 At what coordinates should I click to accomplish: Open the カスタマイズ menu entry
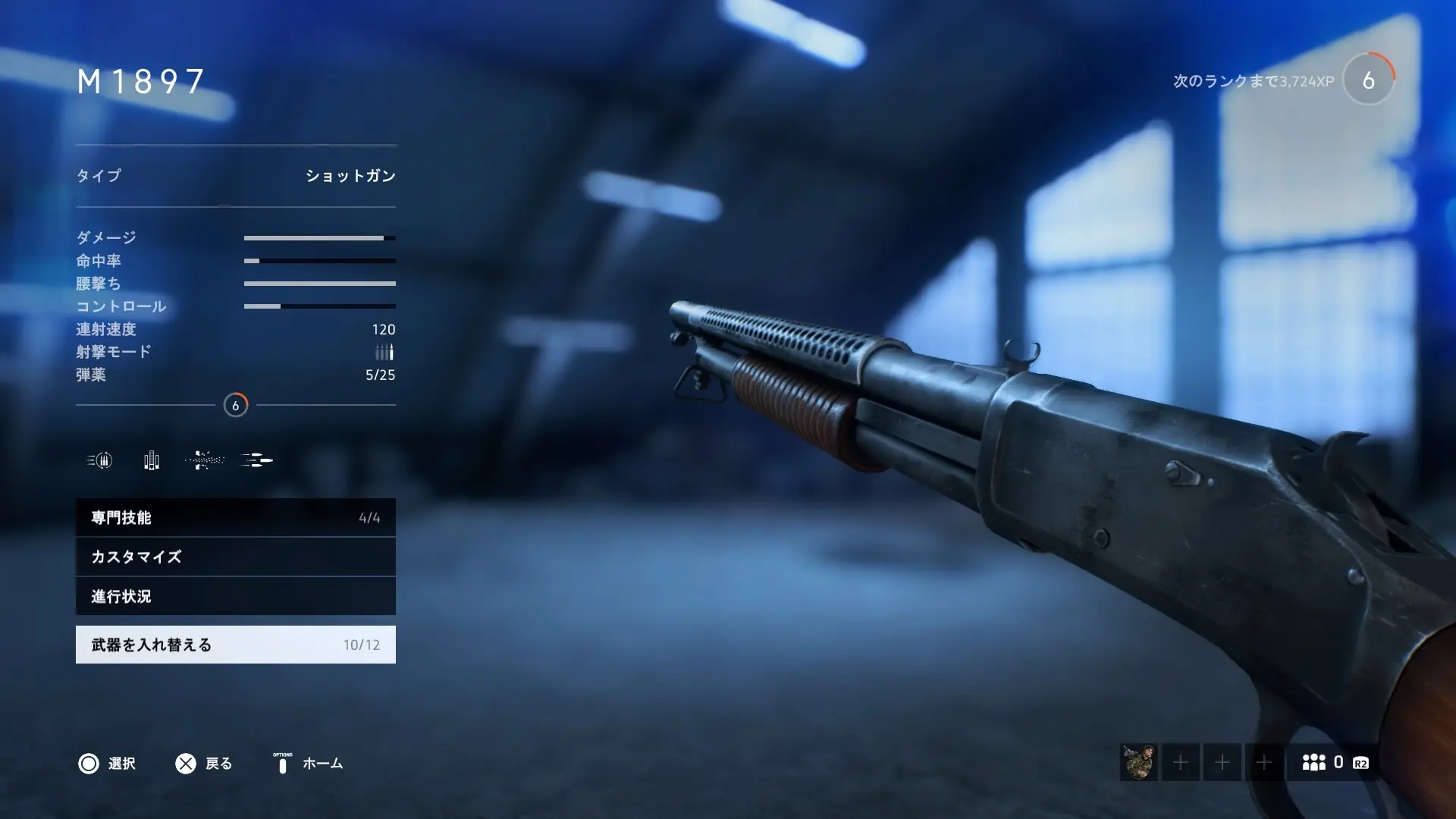(235, 557)
